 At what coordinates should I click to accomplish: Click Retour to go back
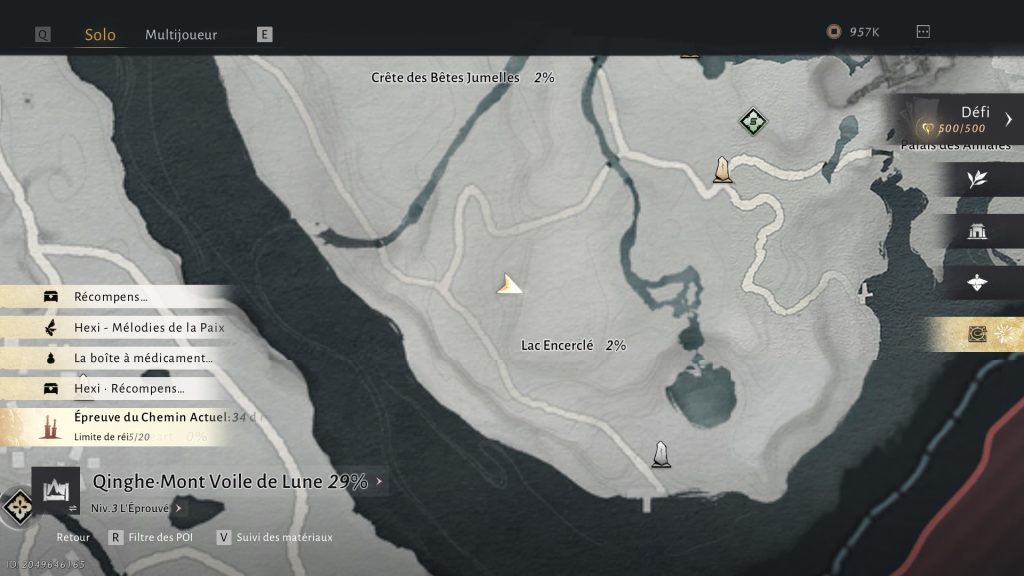73,537
